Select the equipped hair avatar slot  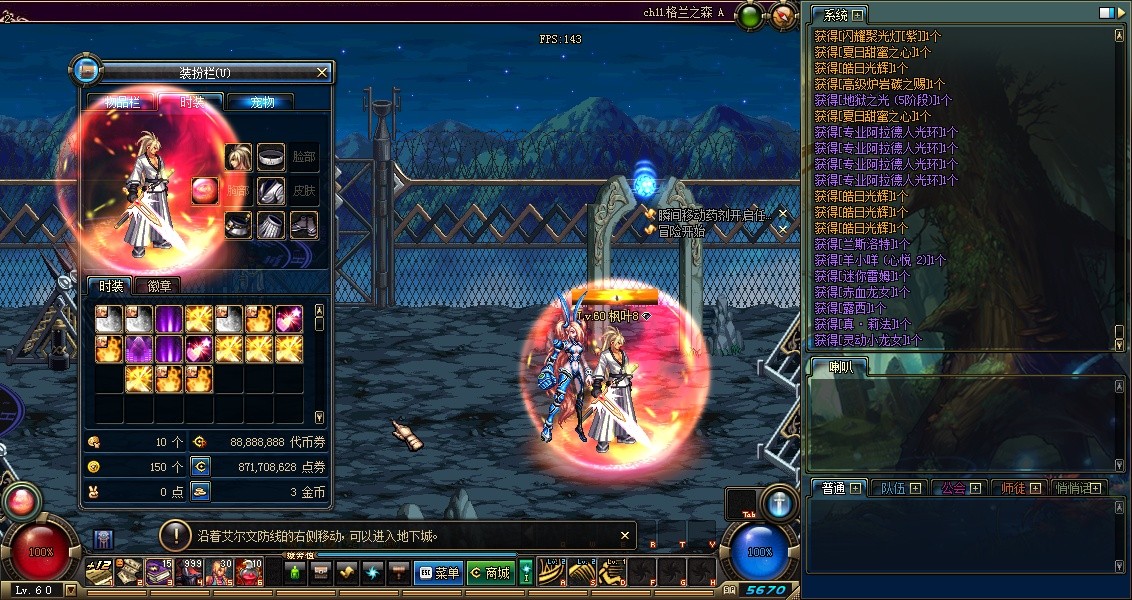(x=238, y=158)
